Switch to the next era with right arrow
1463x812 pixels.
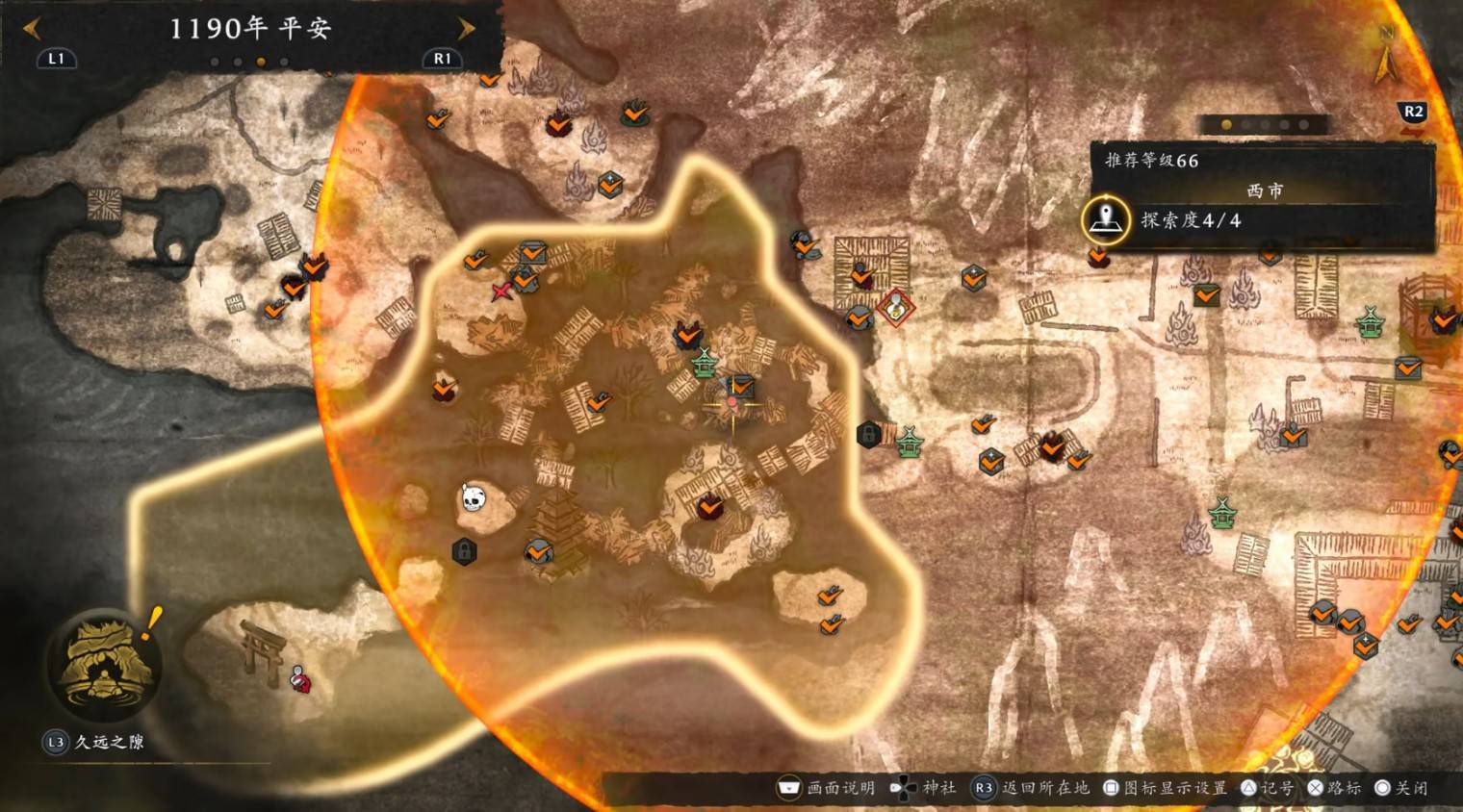click(x=467, y=29)
